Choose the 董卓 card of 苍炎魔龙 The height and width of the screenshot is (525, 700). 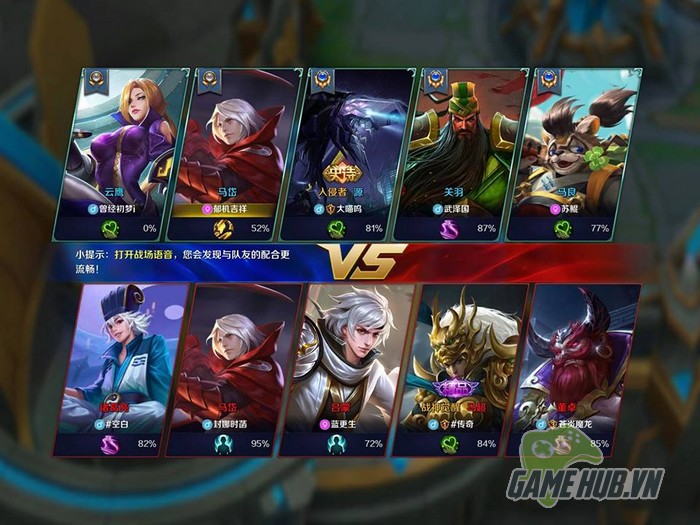(x=580, y=365)
